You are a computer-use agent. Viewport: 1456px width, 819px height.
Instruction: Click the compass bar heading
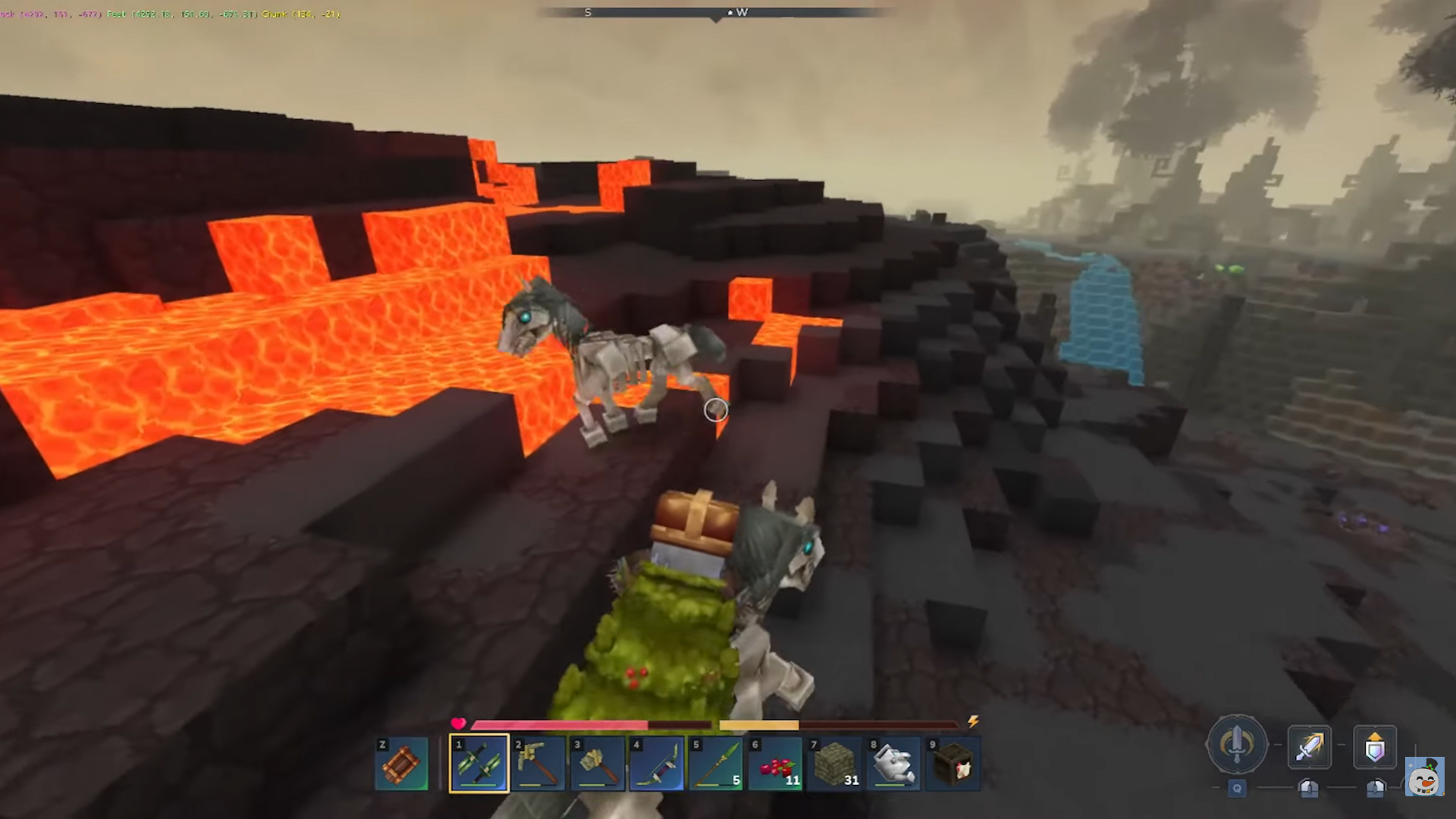click(715, 13)
